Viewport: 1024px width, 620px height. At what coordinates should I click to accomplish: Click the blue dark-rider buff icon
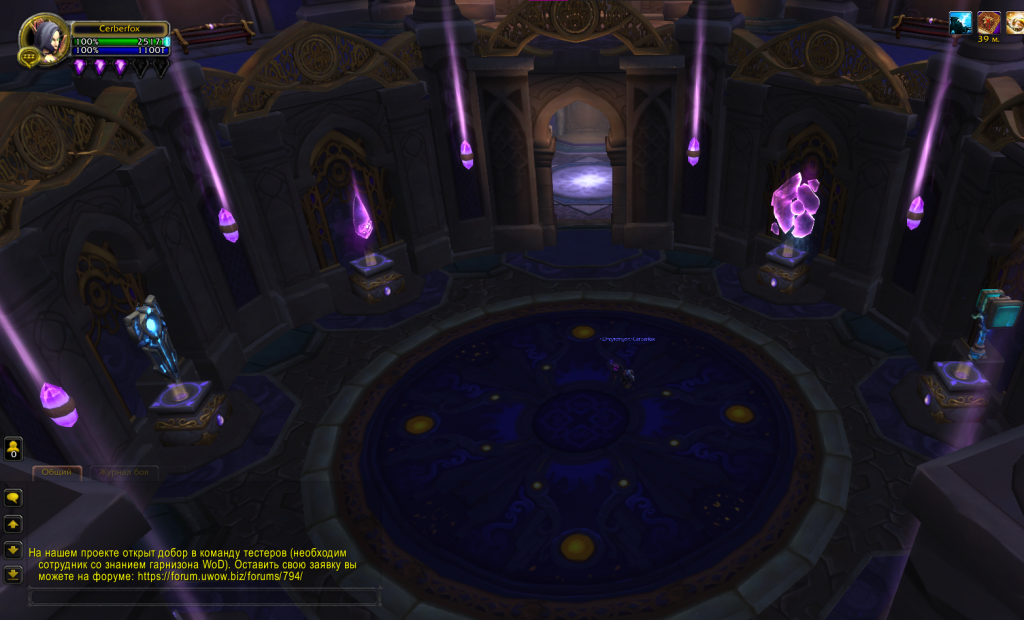960,23
